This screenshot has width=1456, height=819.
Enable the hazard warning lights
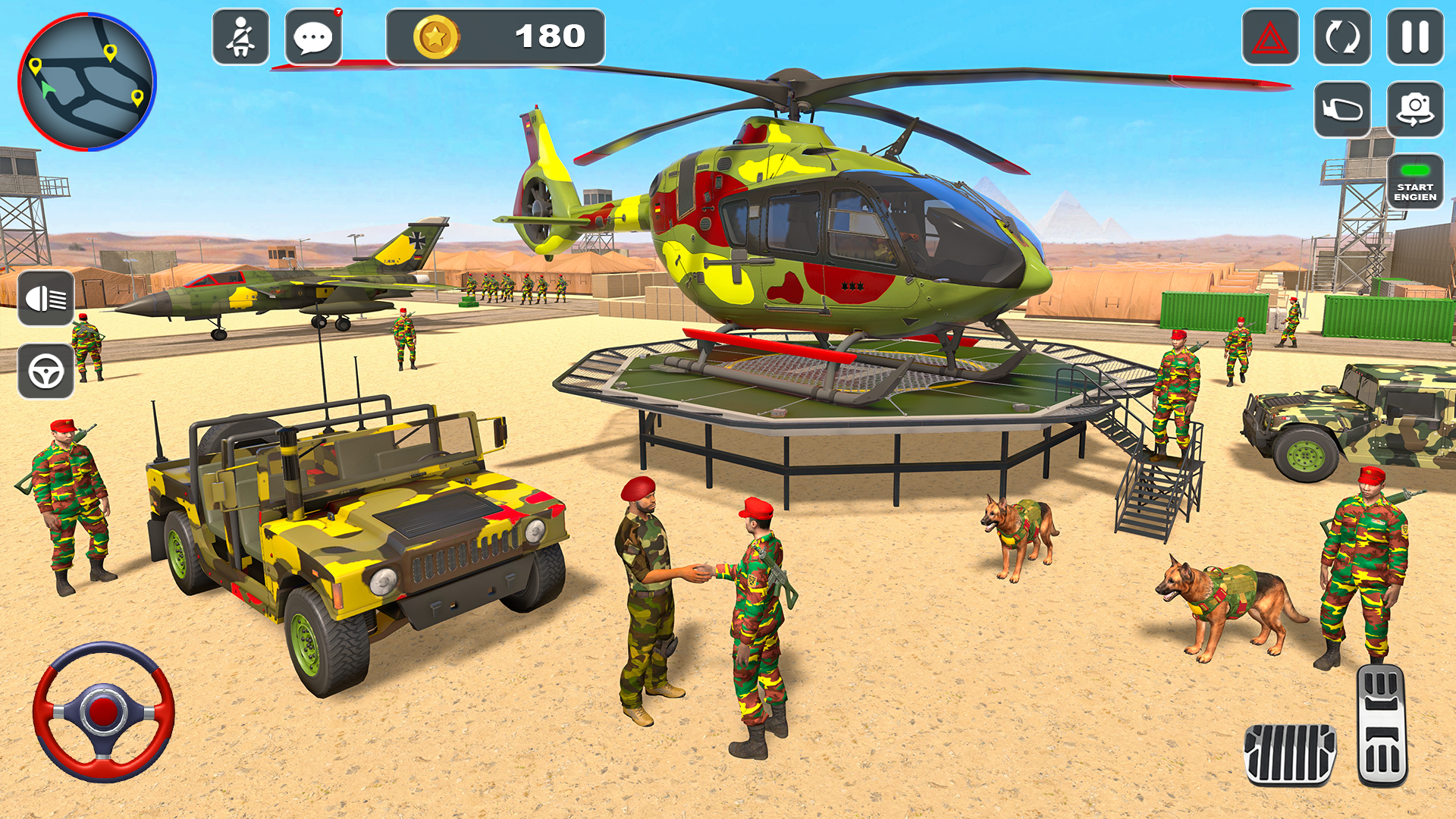click(1272, 36)
